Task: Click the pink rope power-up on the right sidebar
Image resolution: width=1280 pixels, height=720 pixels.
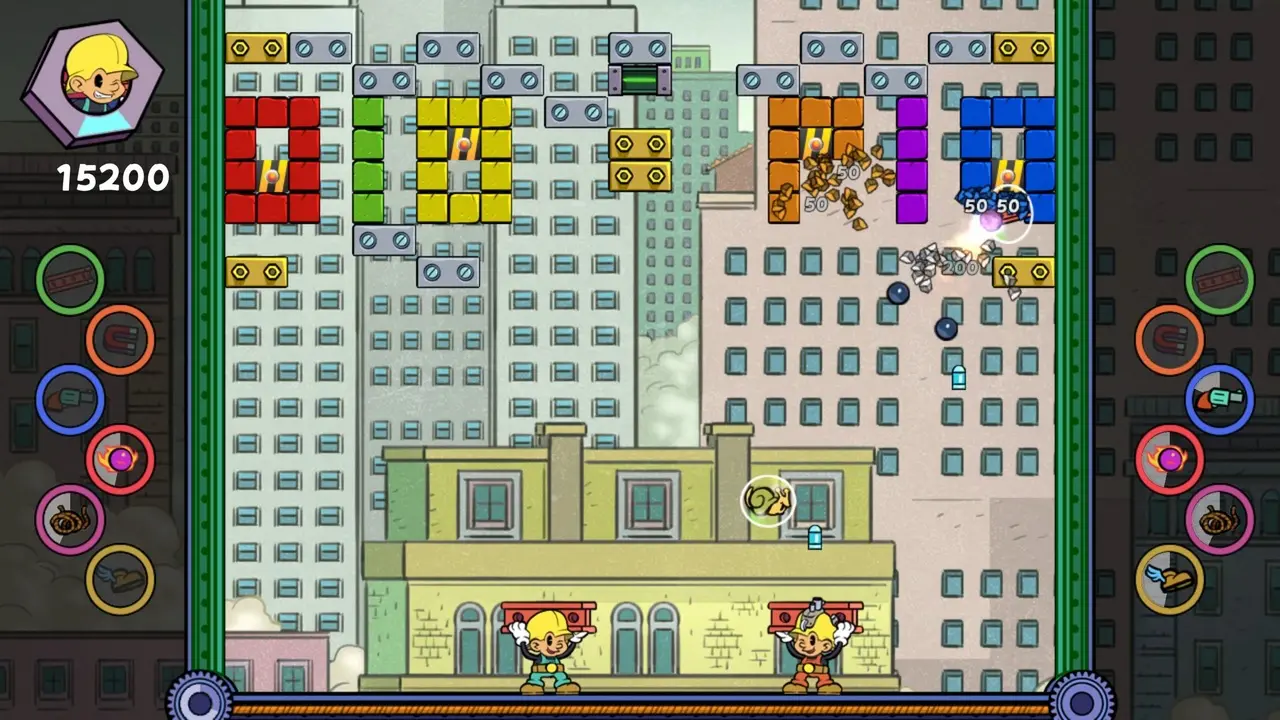Action: coord(1220,519)
